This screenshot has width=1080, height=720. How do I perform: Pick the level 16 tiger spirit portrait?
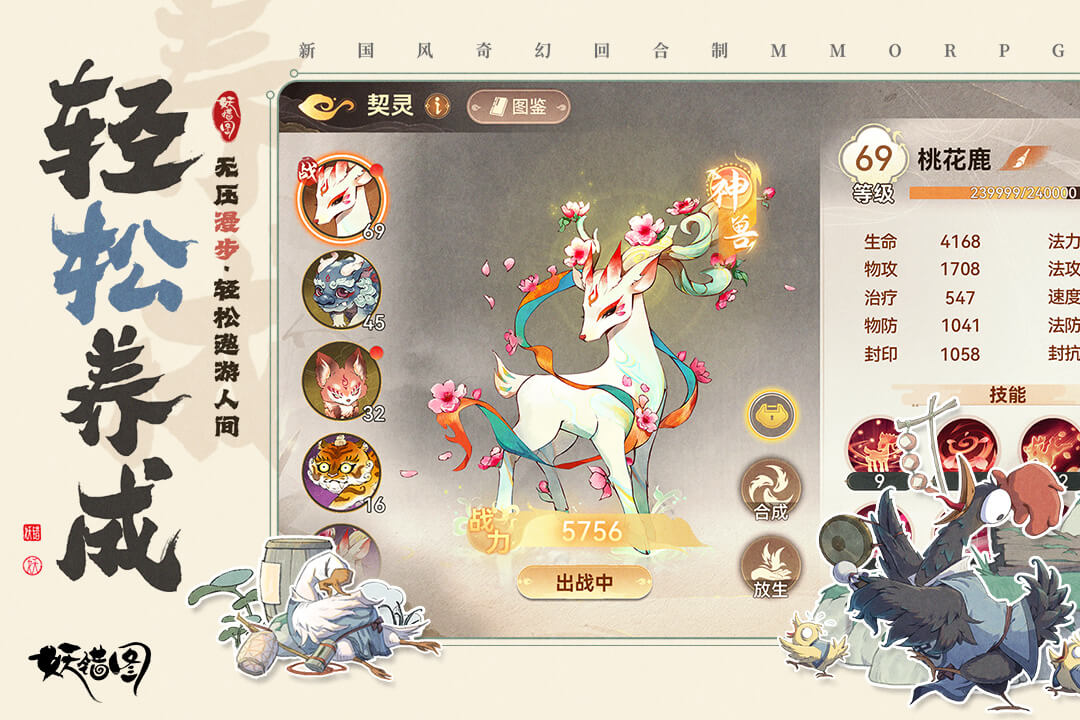341,472
